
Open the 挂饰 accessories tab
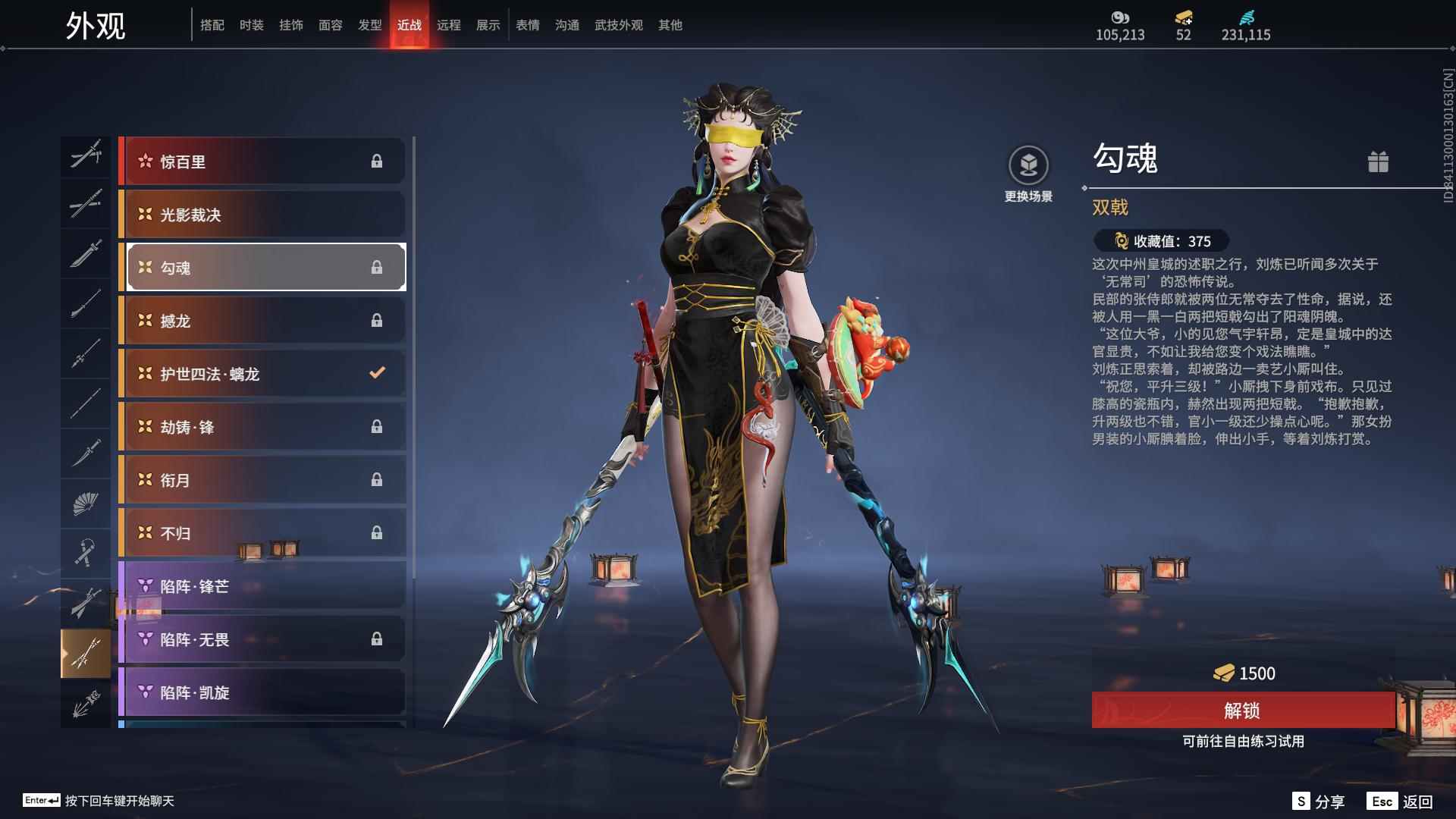pos(290,25)
